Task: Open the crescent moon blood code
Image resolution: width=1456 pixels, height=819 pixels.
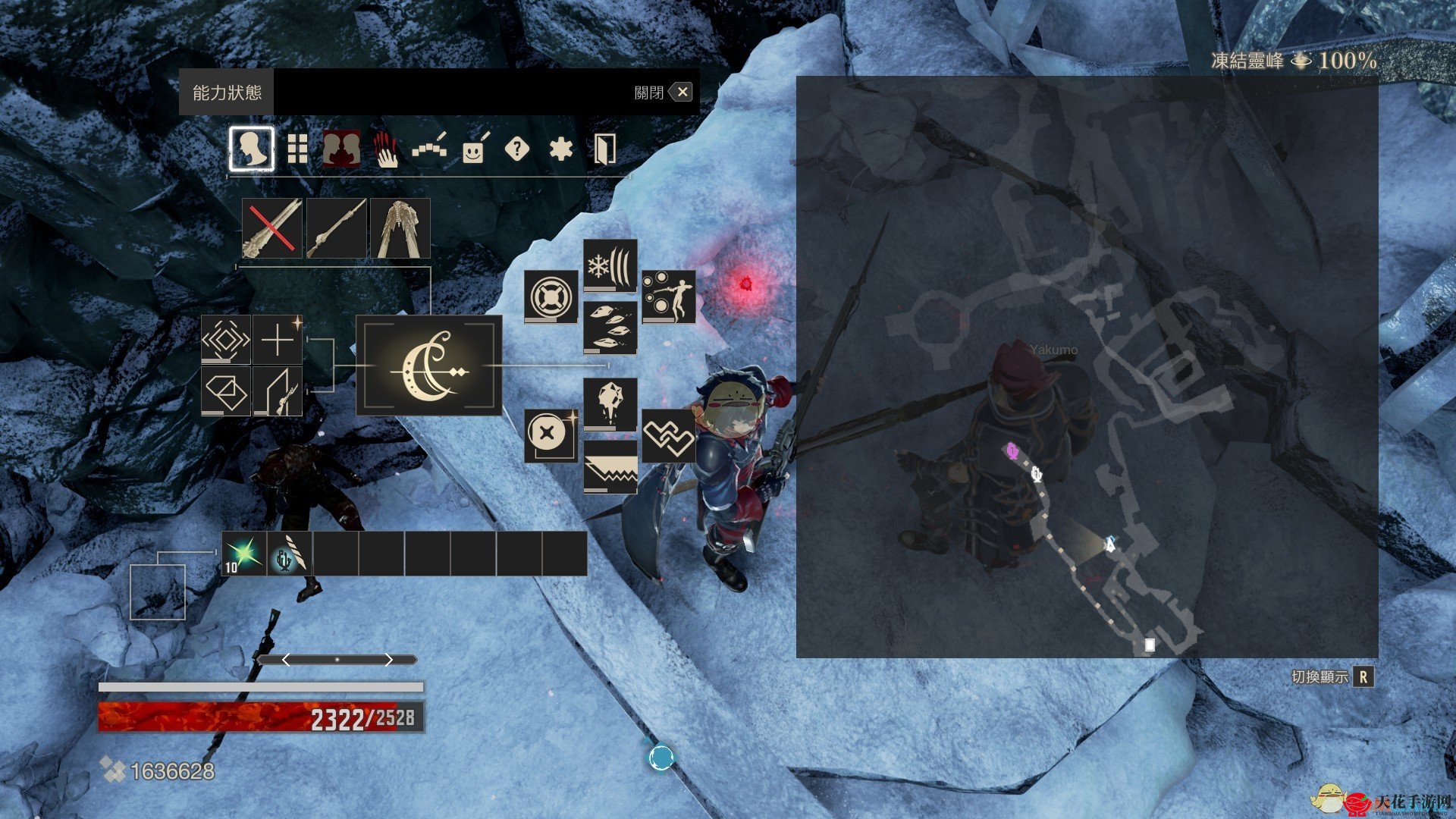Action: [x=429, y=366]
